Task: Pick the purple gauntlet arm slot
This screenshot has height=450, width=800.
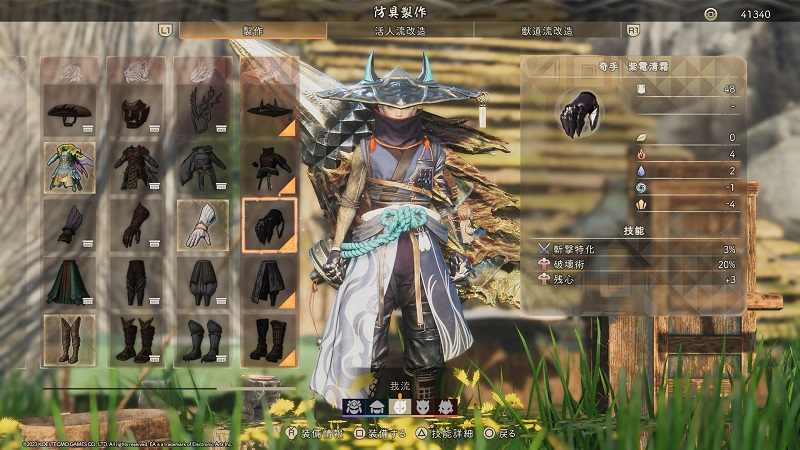Action: pyautogui.click(x=70, y=224)
